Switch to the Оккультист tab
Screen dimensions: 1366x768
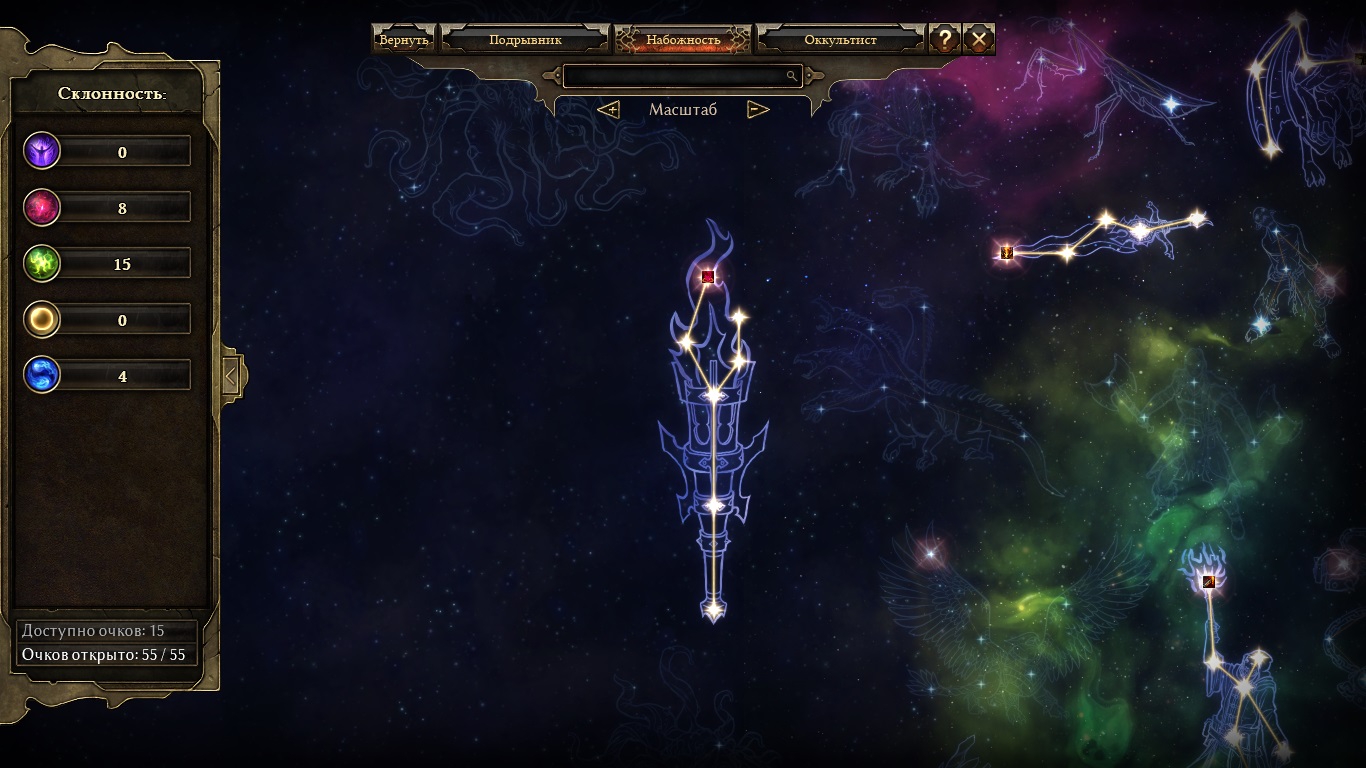tap(840, 40)
